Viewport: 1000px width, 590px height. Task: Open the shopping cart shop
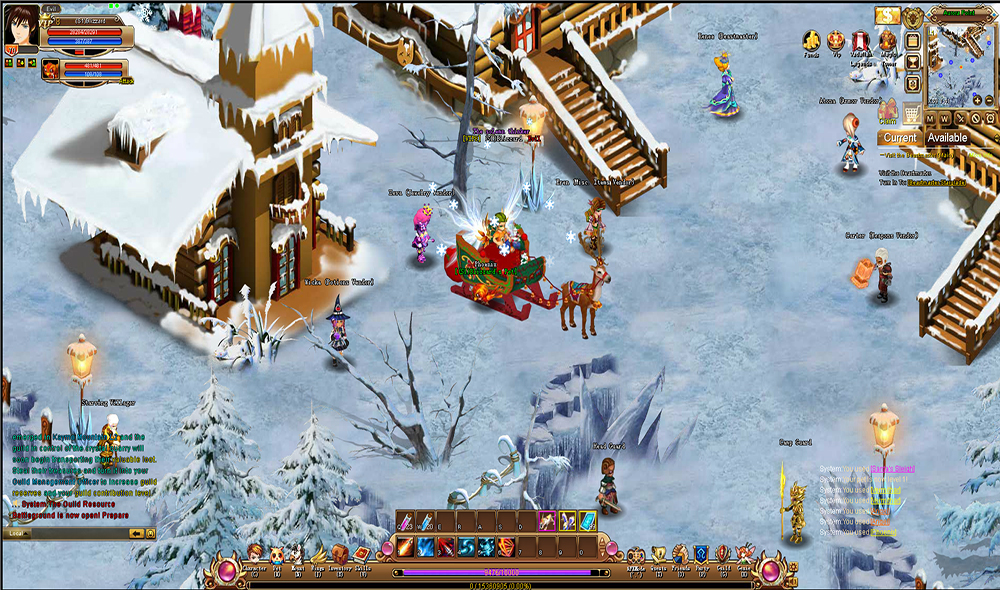(x=912, y=112)
